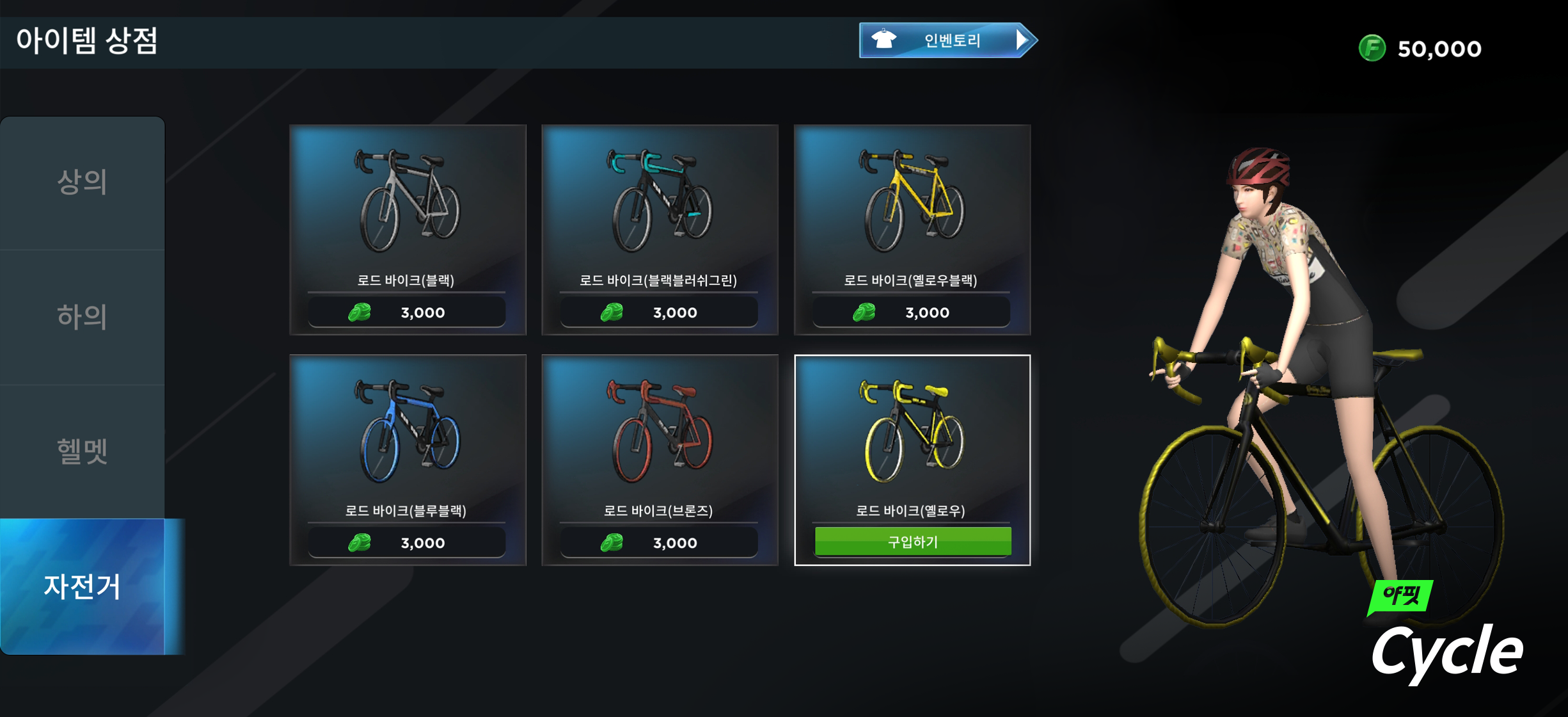Click the green 구입하기 purchase button
Image resolution: width=1568 pixels, height=717 pixels.
point(912,542)
